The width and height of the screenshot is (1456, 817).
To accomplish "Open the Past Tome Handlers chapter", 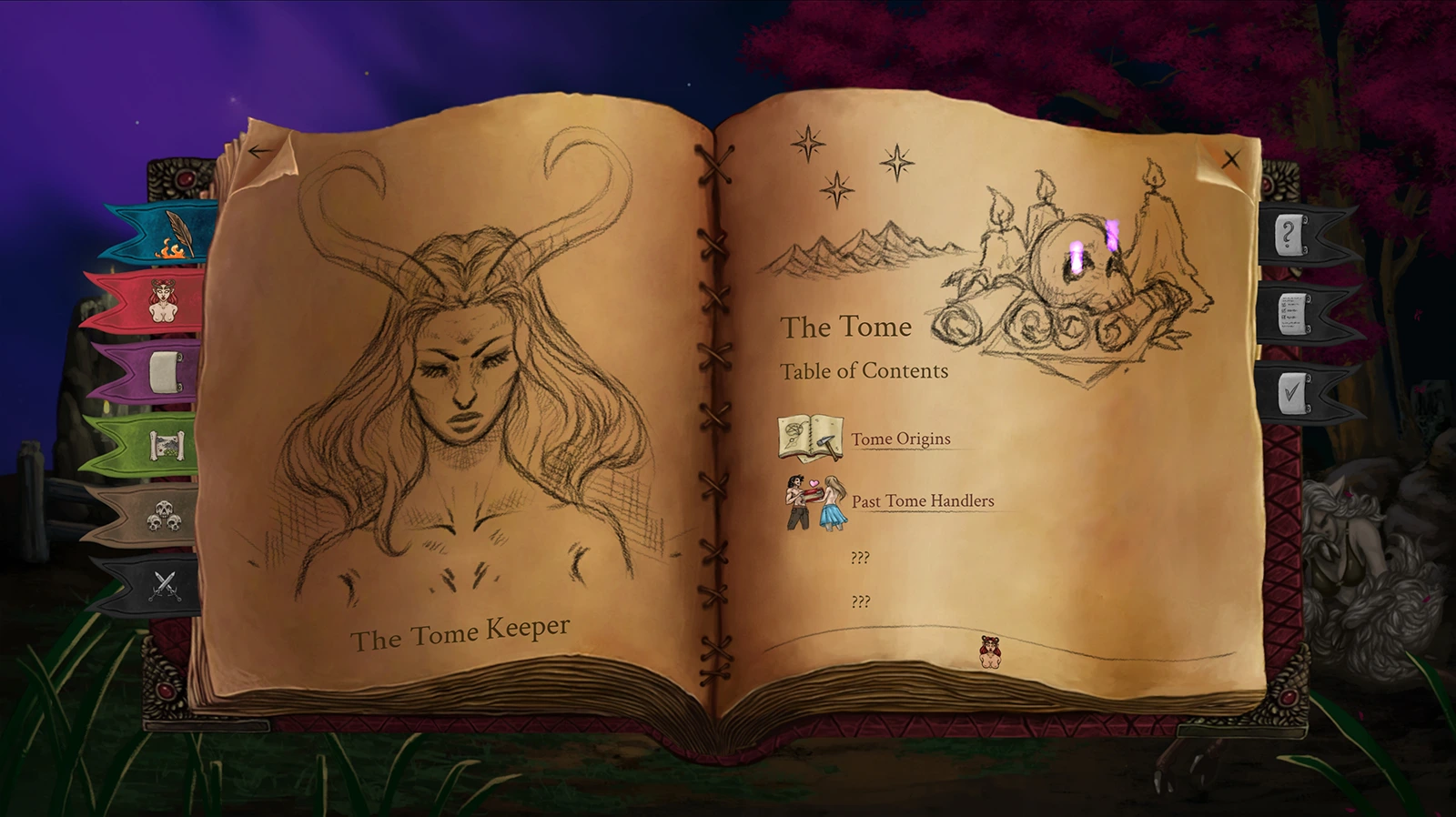I will 922,500.
